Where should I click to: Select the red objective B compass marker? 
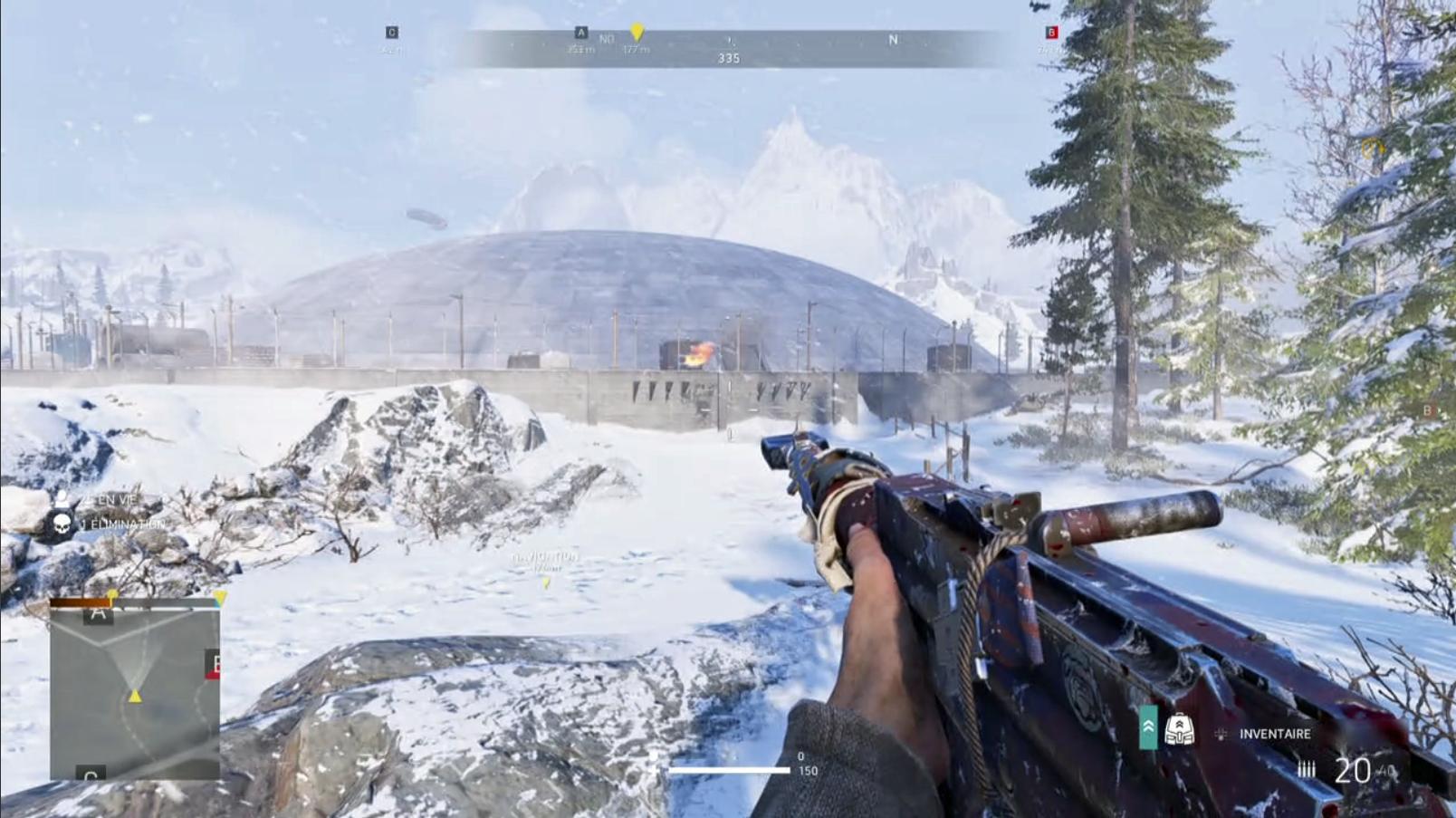(1051, 33)
